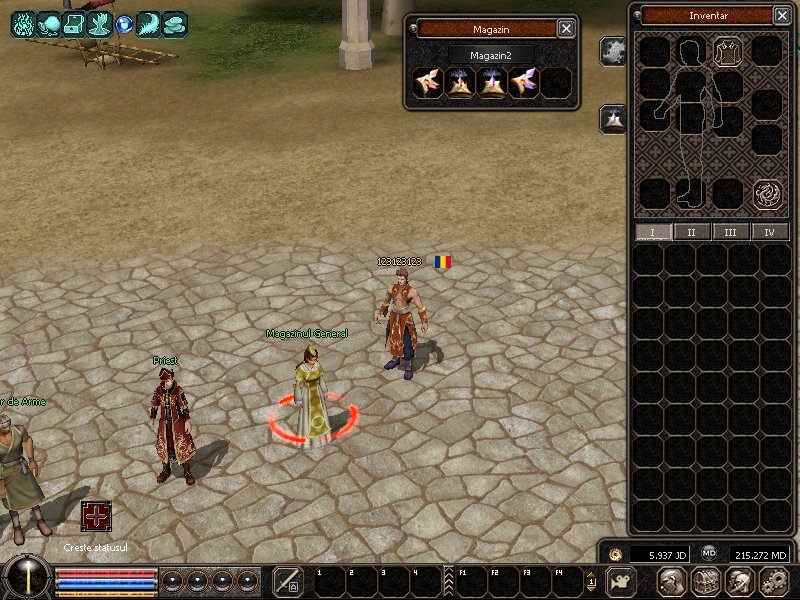Select the Magazin2 shop tab
The image size is (800, 600).
tap(490, 55)
